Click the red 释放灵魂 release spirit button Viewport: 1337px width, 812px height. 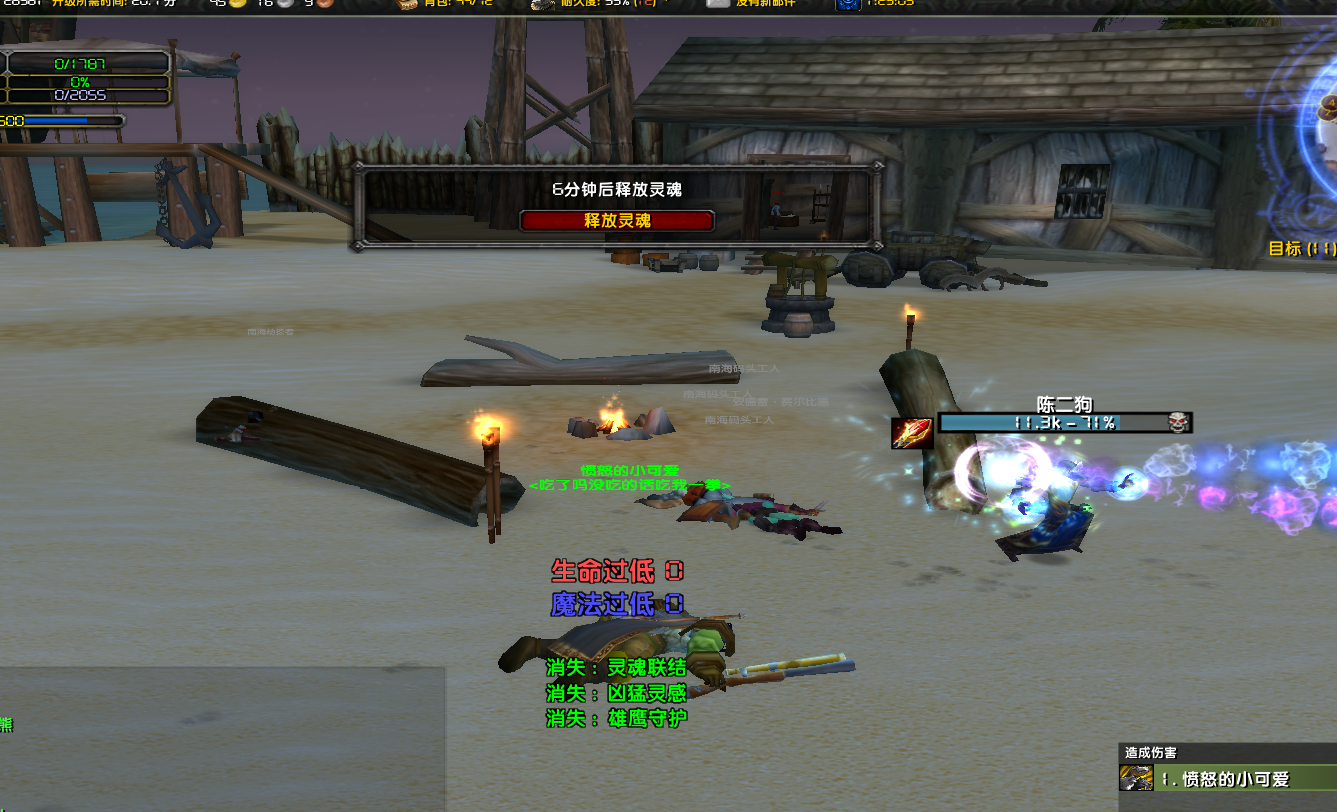click(617, 220)
